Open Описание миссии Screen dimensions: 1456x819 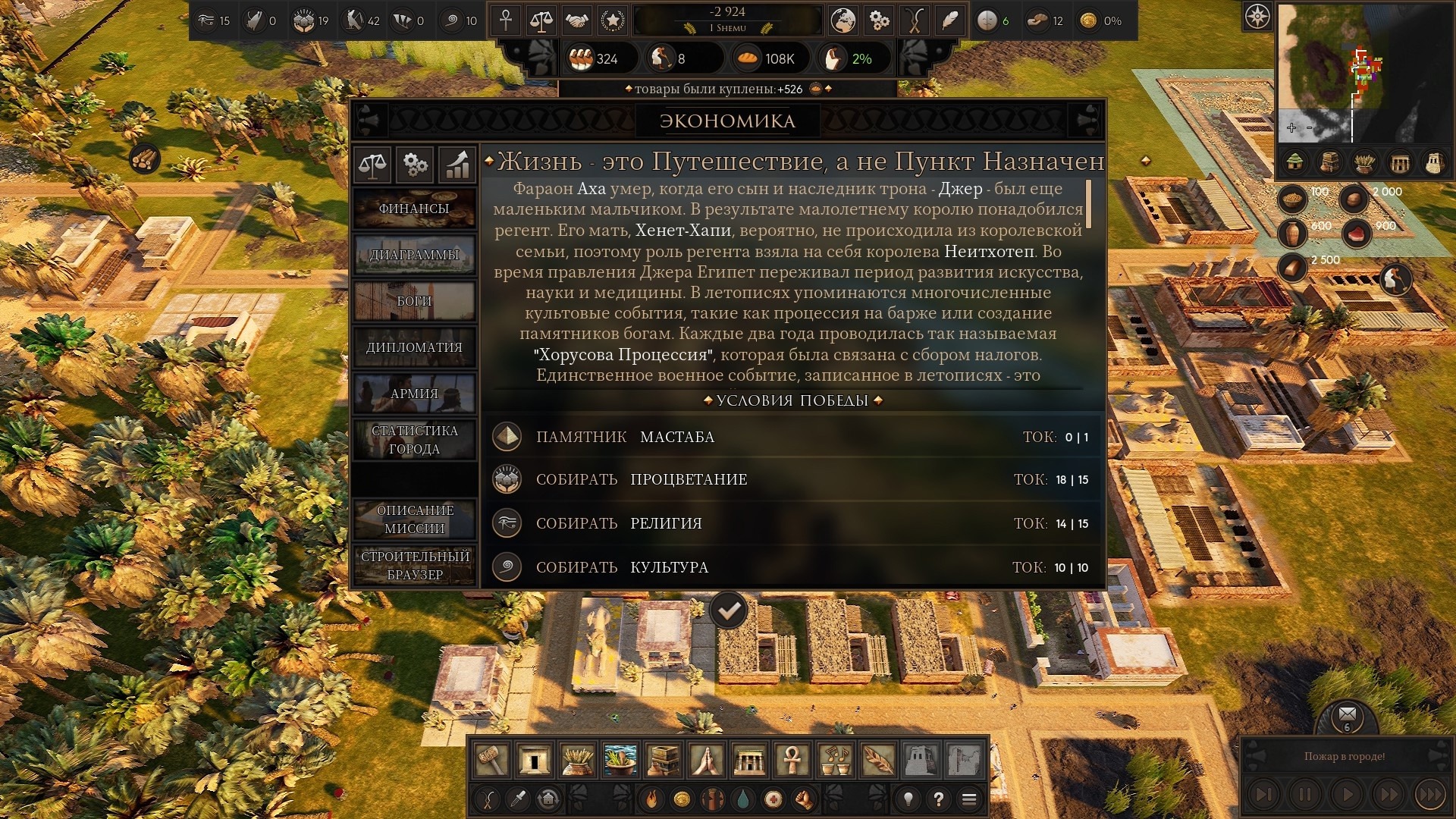coord(414,519)
